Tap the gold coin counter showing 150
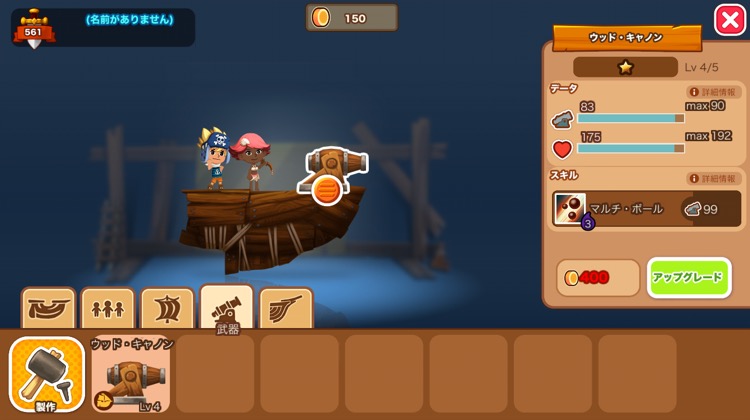Screen dimensions: 750x420 coord(351,18)
